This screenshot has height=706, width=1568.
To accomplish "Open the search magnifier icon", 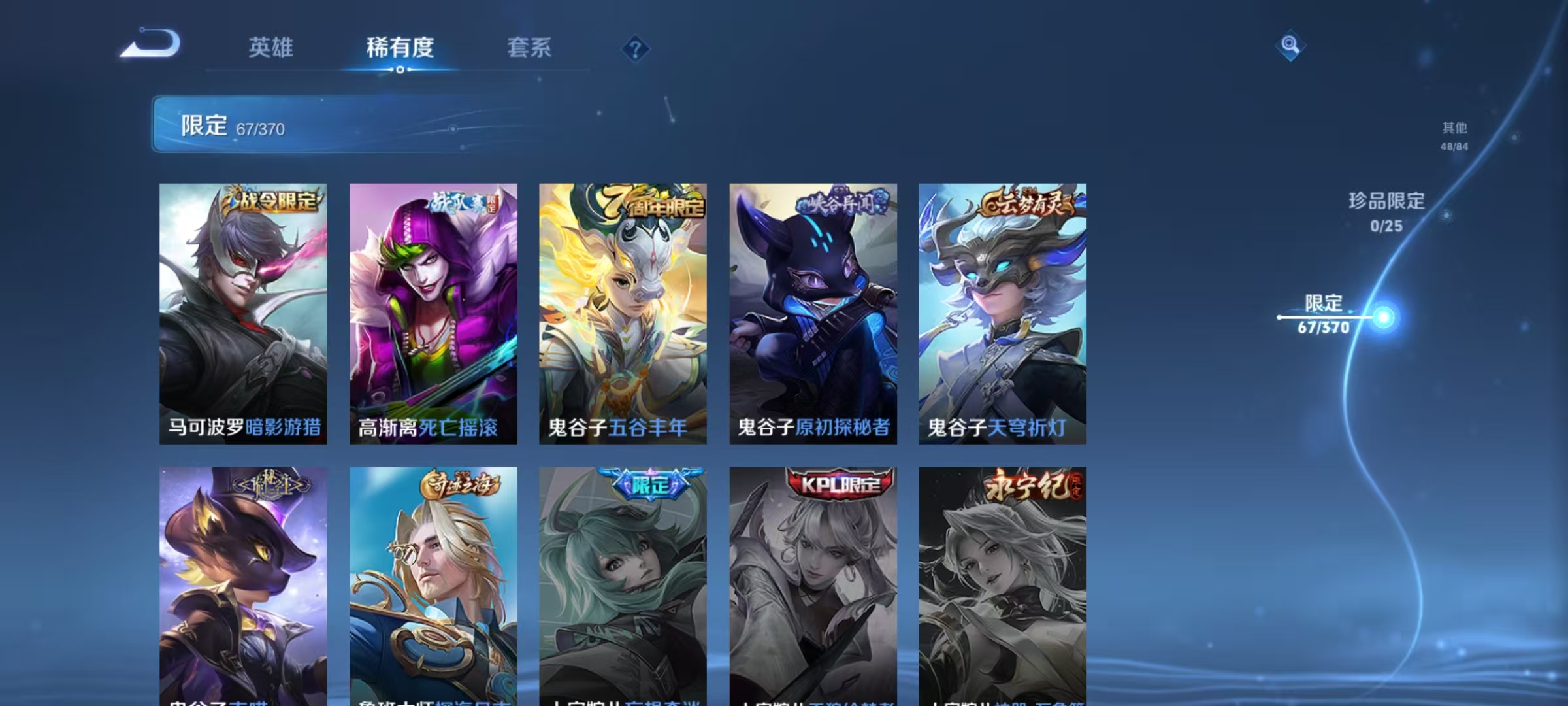I will [x=1289, y=49].
